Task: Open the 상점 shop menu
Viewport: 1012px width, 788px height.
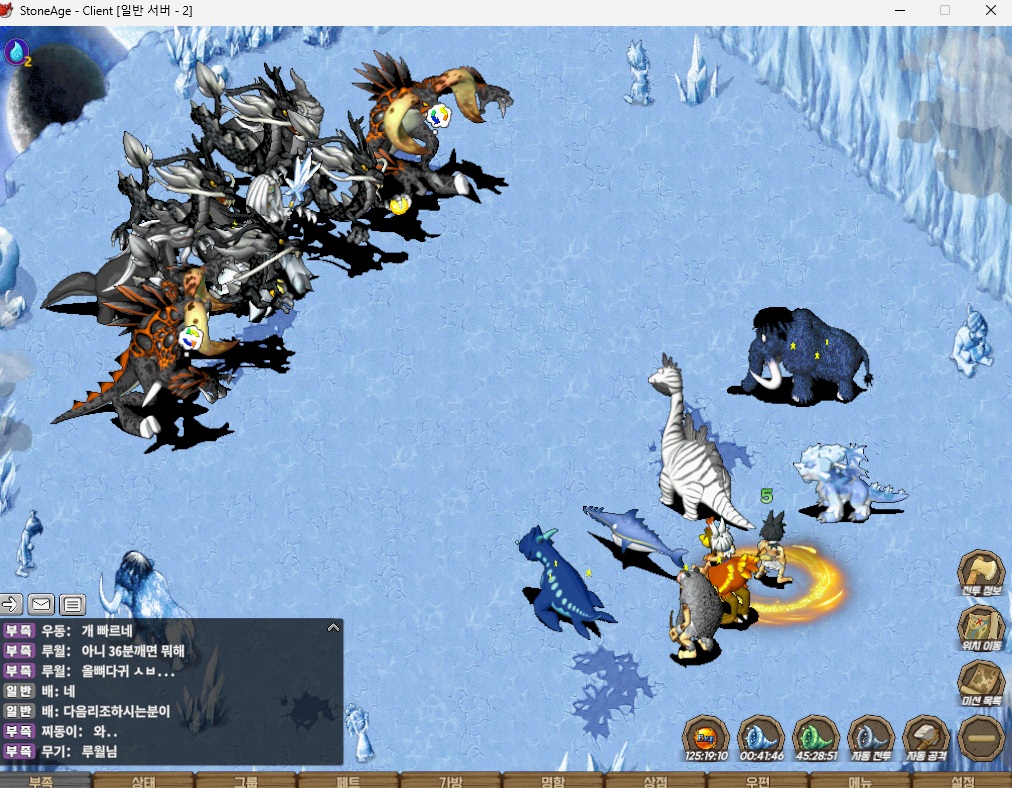Action: tap(655, 781)
